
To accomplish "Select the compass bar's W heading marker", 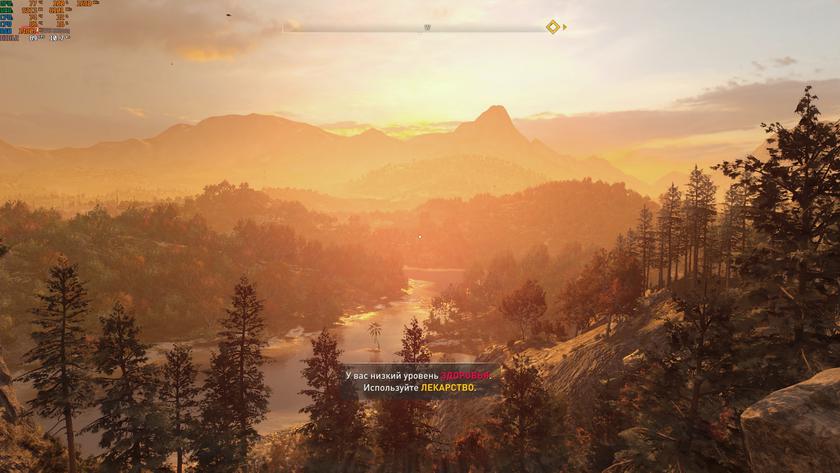I will tap(427, 27).
